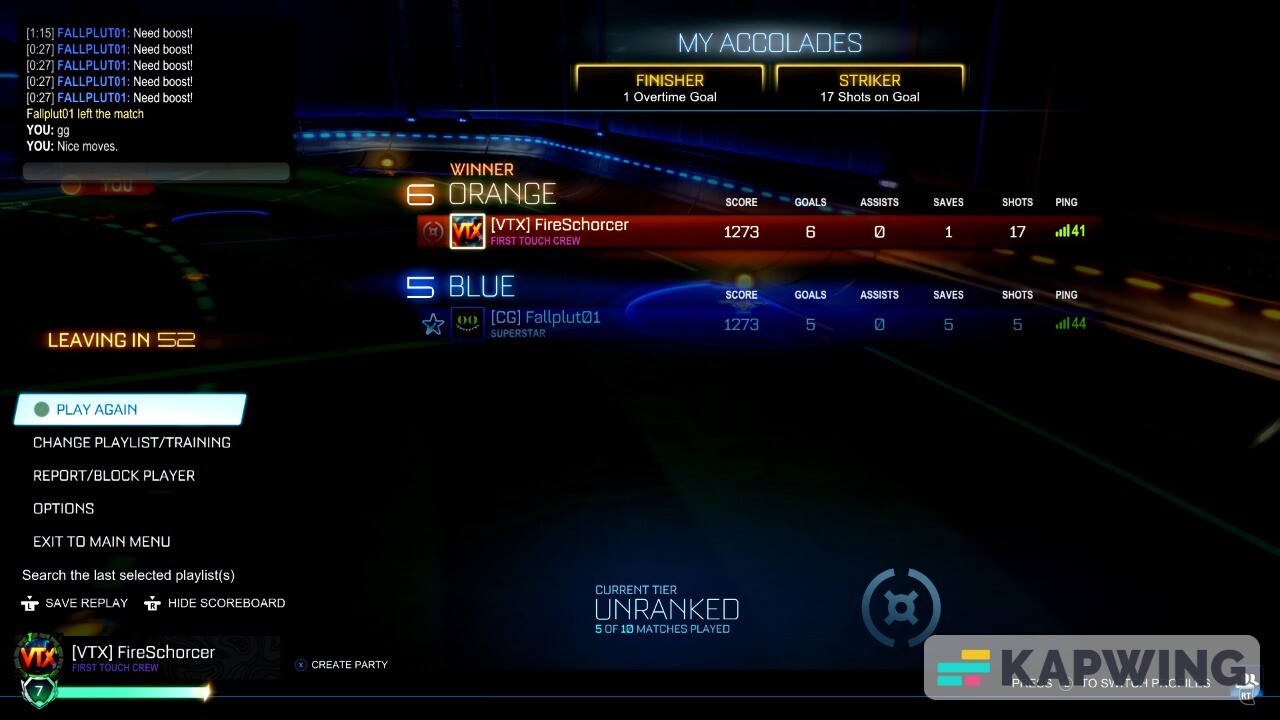Open the Options menu entry
Viewport: 1280px width, 720px height.
point(63,508)
